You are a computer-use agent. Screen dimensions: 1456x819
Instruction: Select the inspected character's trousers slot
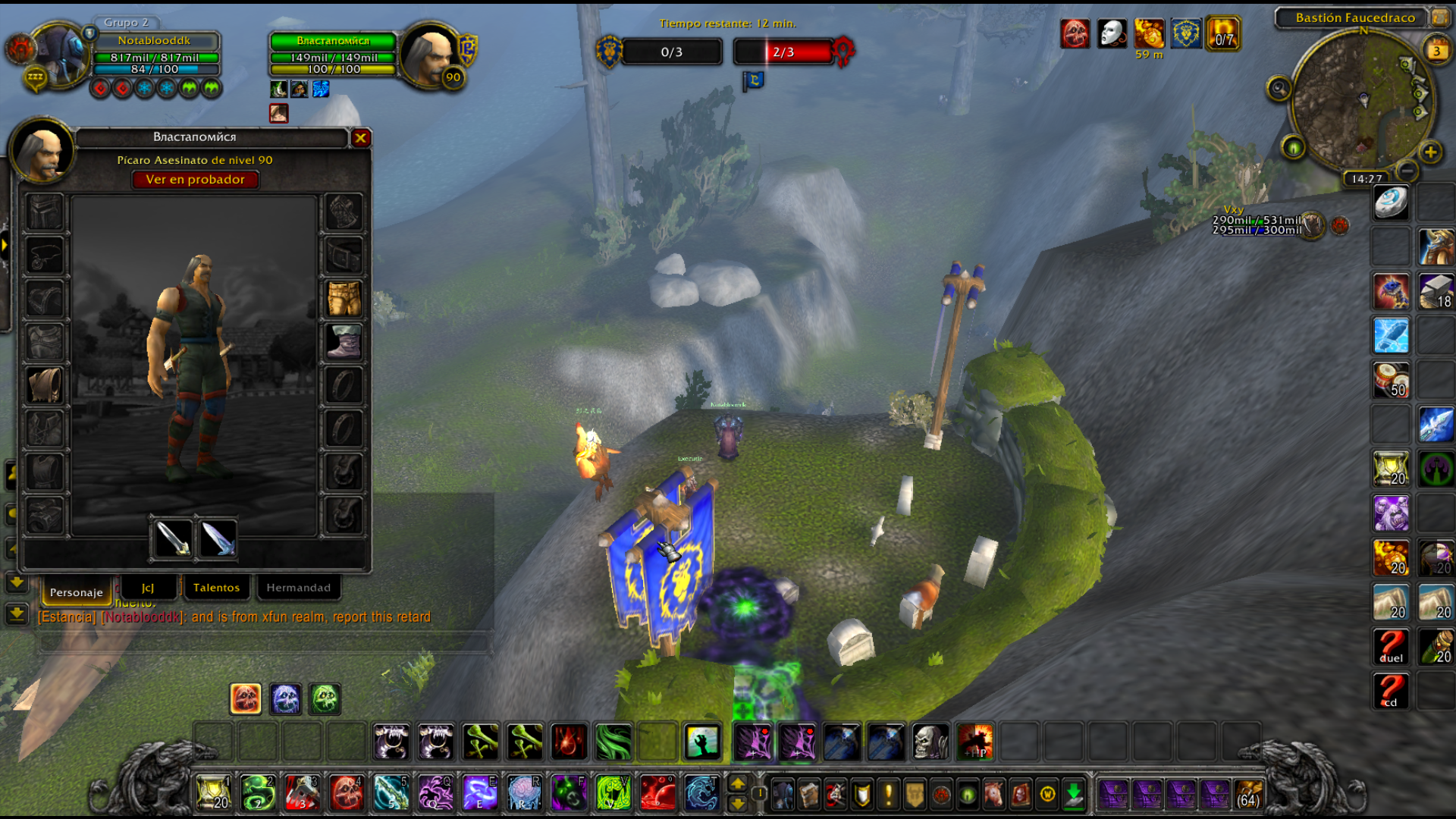(344, 299)
